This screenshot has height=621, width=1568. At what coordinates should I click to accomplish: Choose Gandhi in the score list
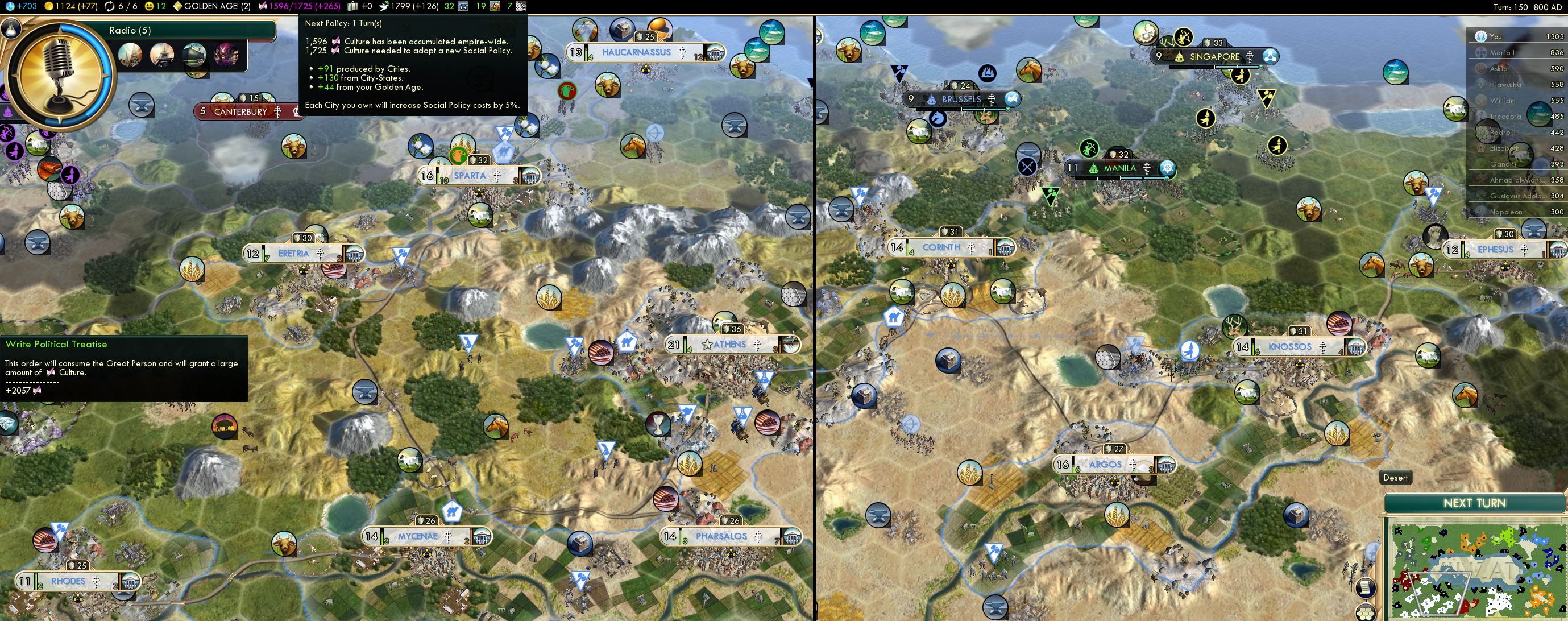pos(1503,164)
